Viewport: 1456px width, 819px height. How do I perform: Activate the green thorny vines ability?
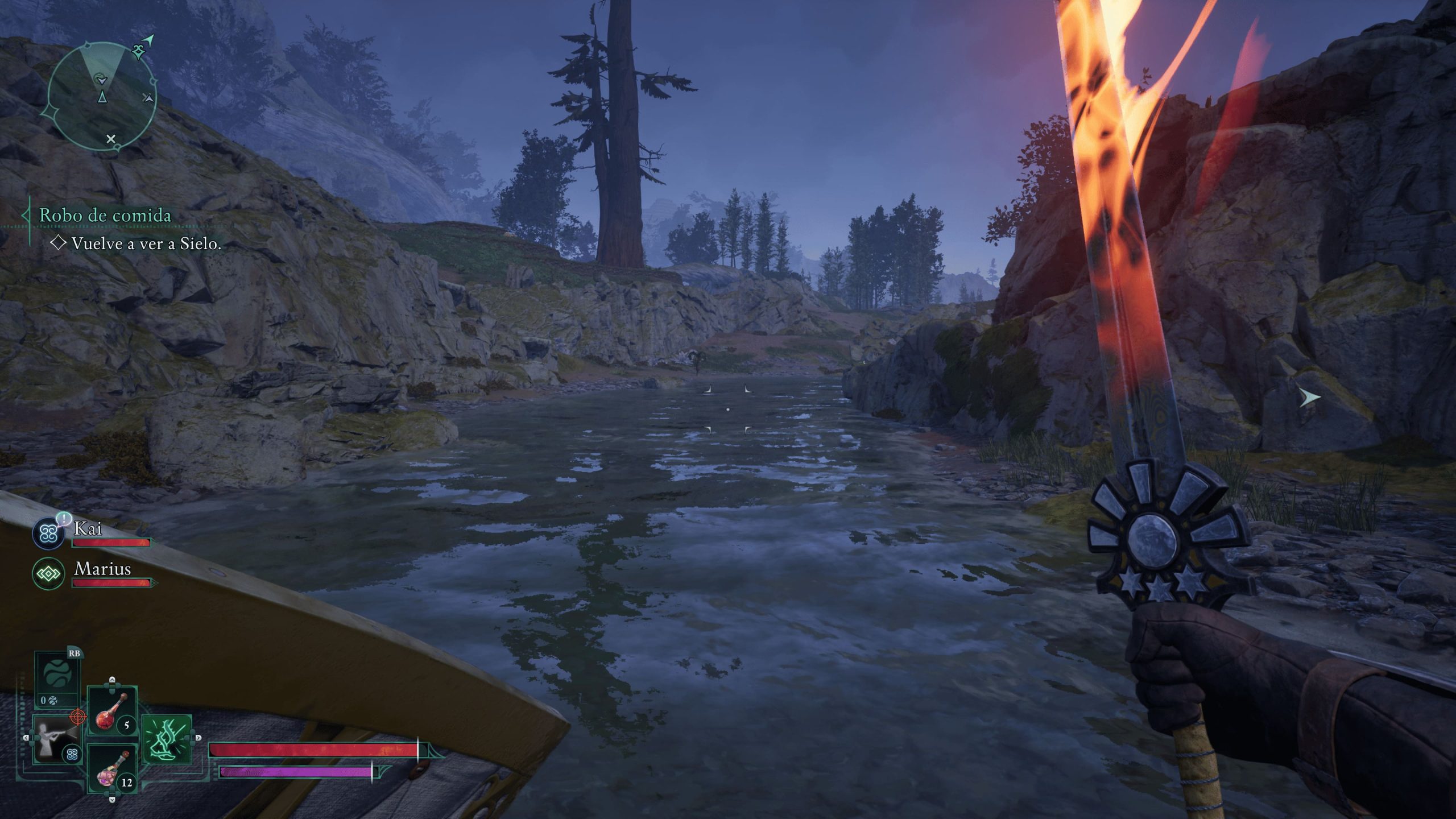point(167,739)
